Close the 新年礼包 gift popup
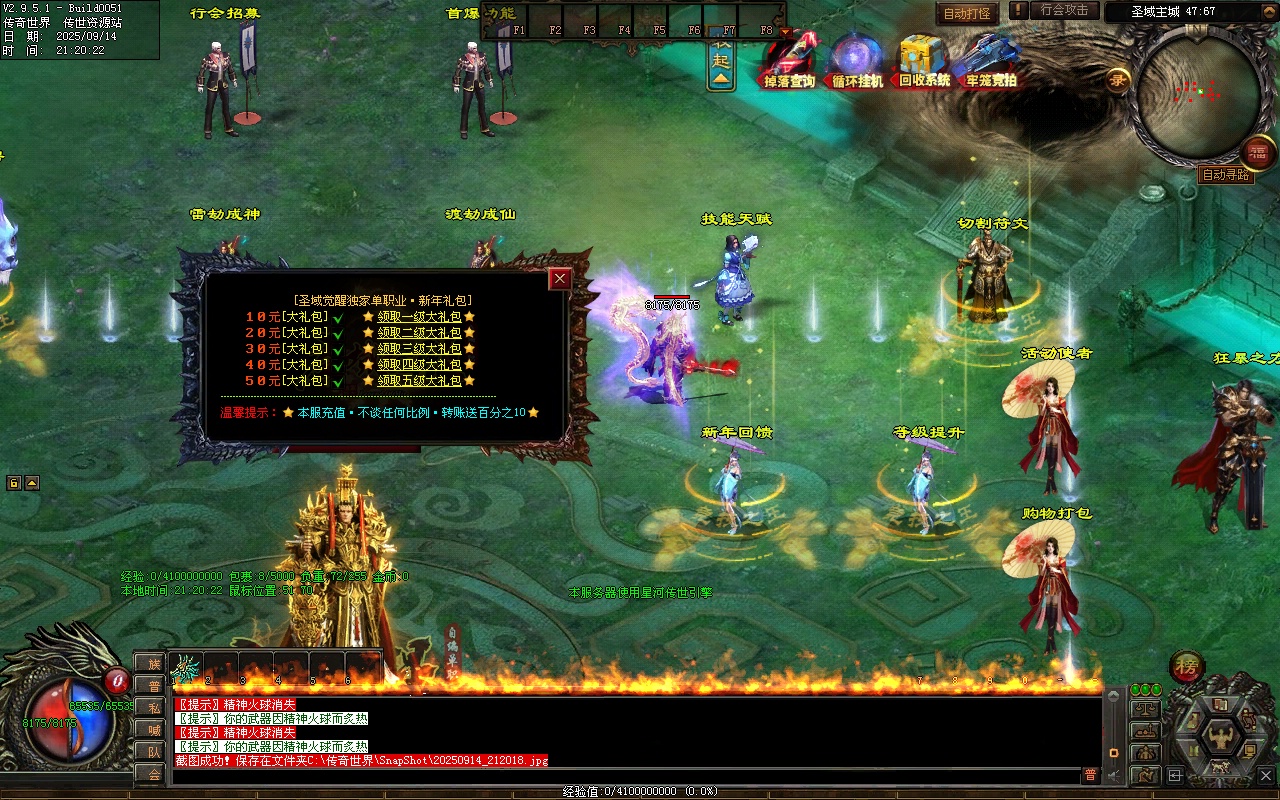The image size is (1280, 800). 560,279
